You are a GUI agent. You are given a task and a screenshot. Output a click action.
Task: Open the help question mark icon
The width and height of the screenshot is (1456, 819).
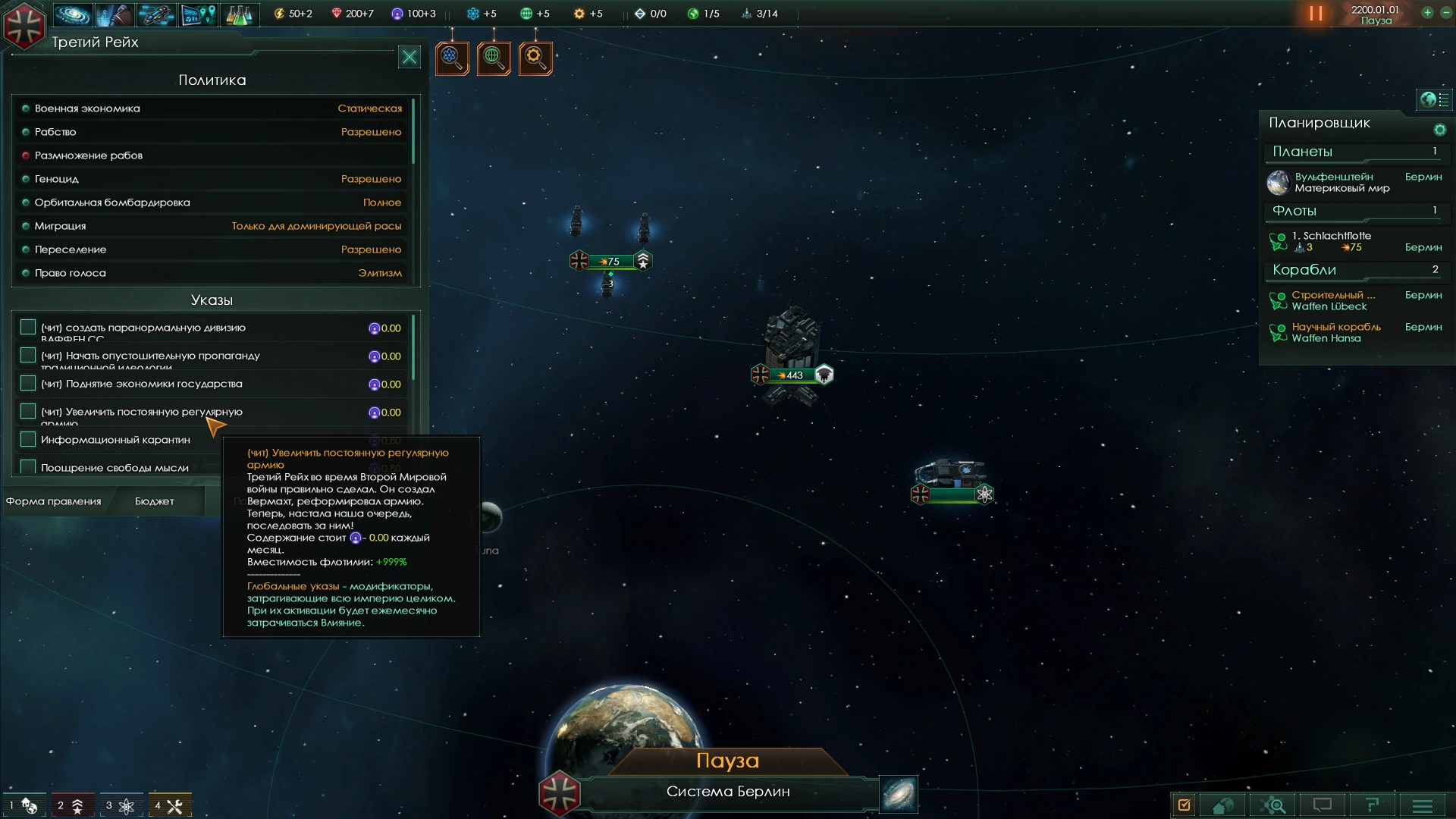(1373, 805)
